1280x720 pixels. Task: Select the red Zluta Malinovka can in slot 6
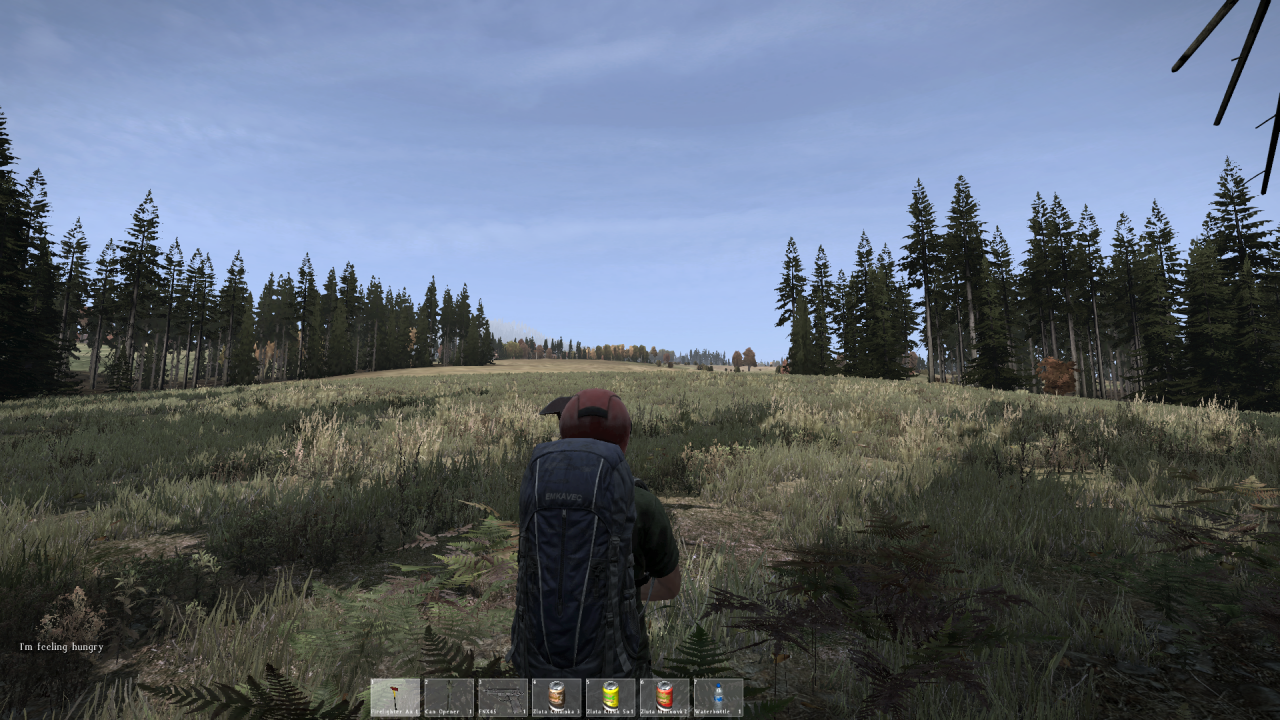pos(662,693)
